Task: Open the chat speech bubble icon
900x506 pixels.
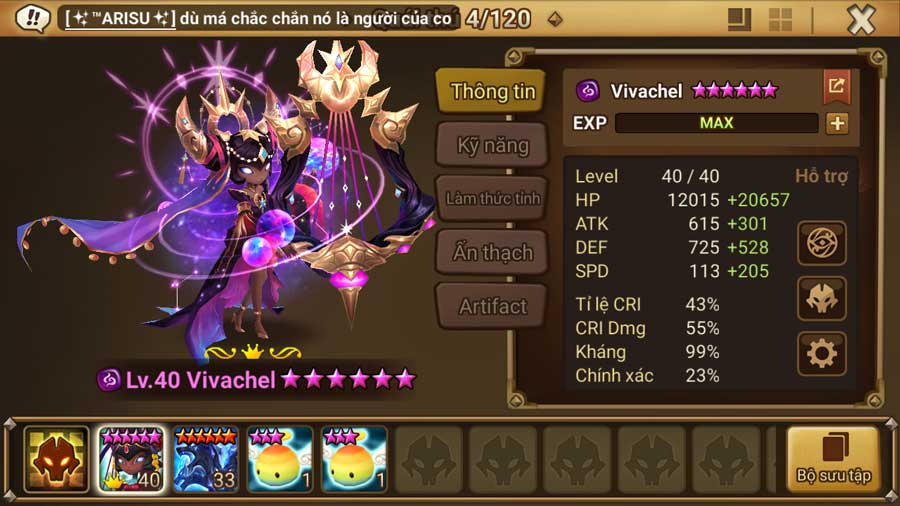Action: pos(33,18)
